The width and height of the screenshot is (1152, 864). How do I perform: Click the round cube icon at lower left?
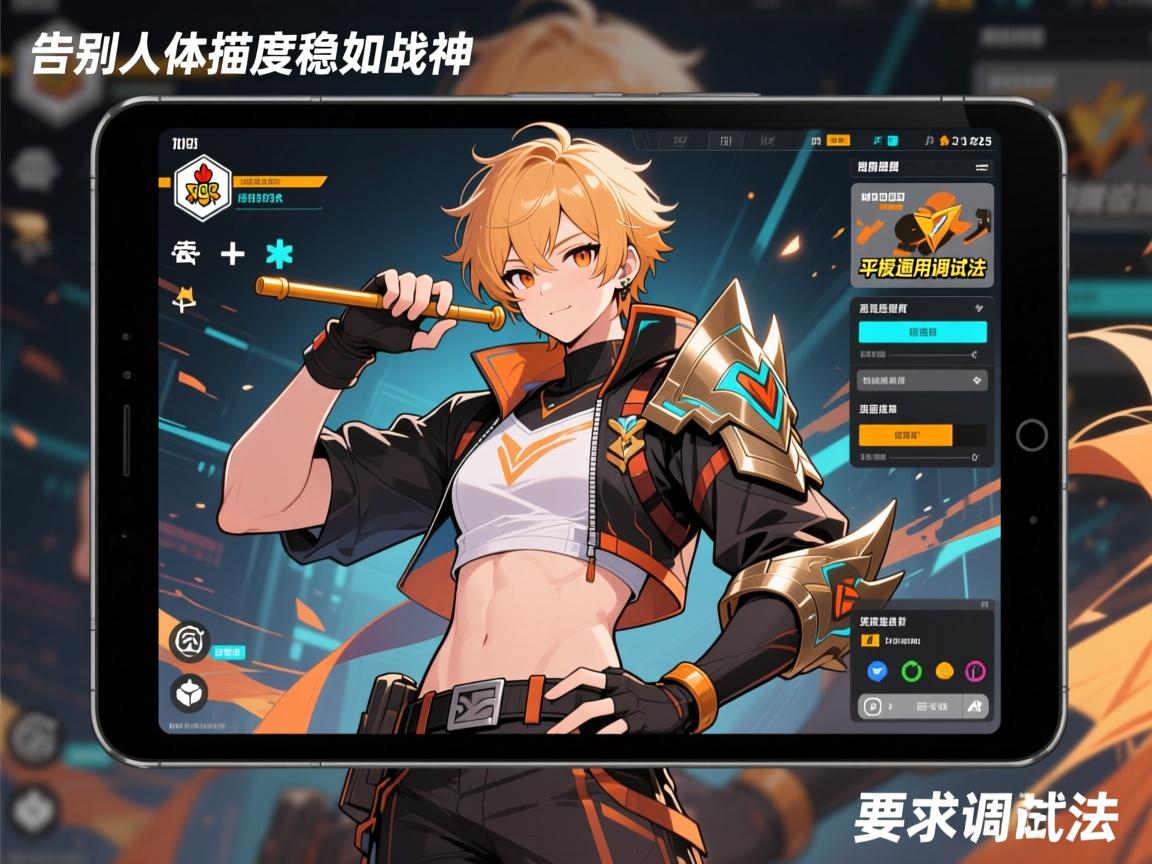(189, 692)
